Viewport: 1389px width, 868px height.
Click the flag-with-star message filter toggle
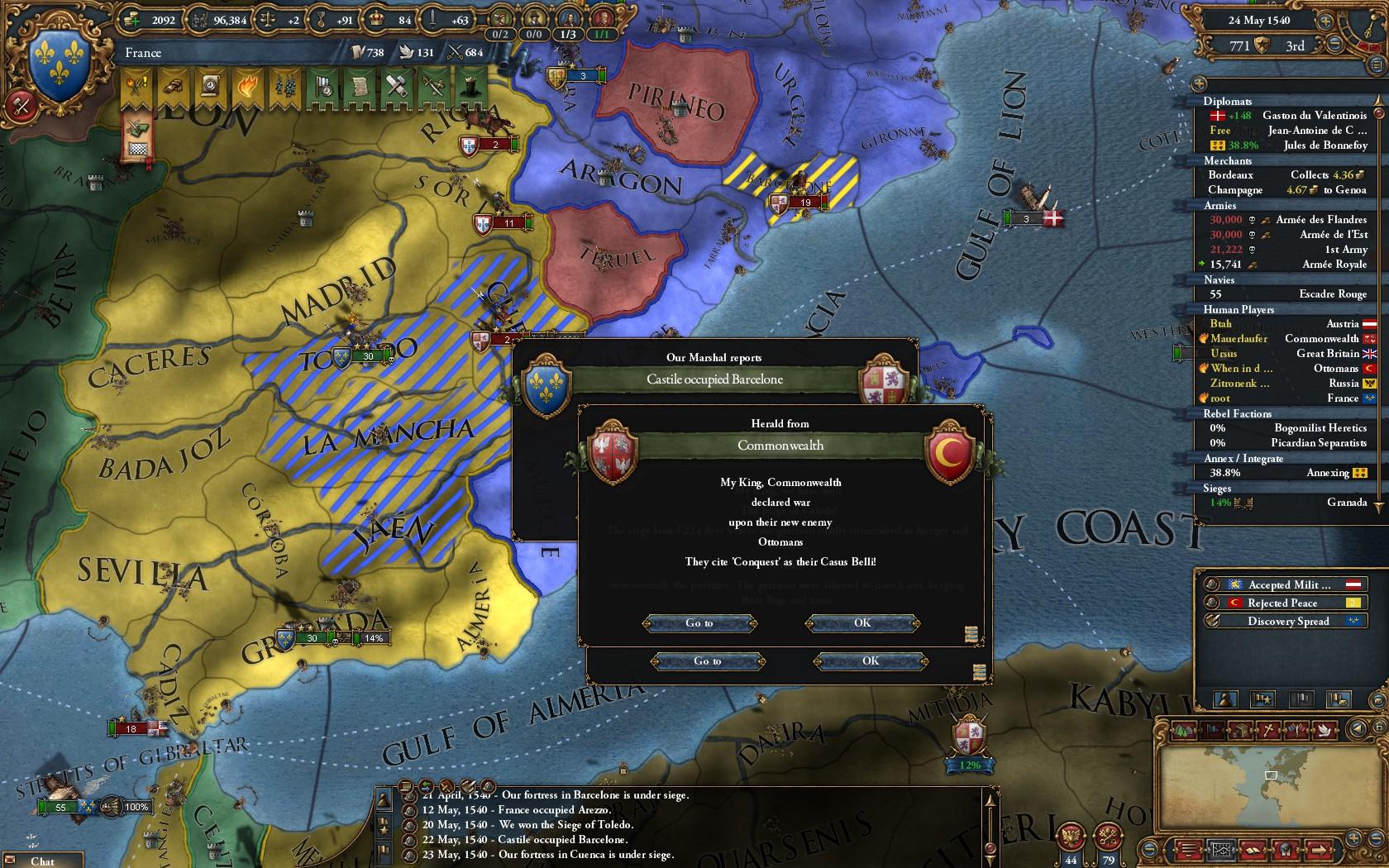coord(1263,700)
